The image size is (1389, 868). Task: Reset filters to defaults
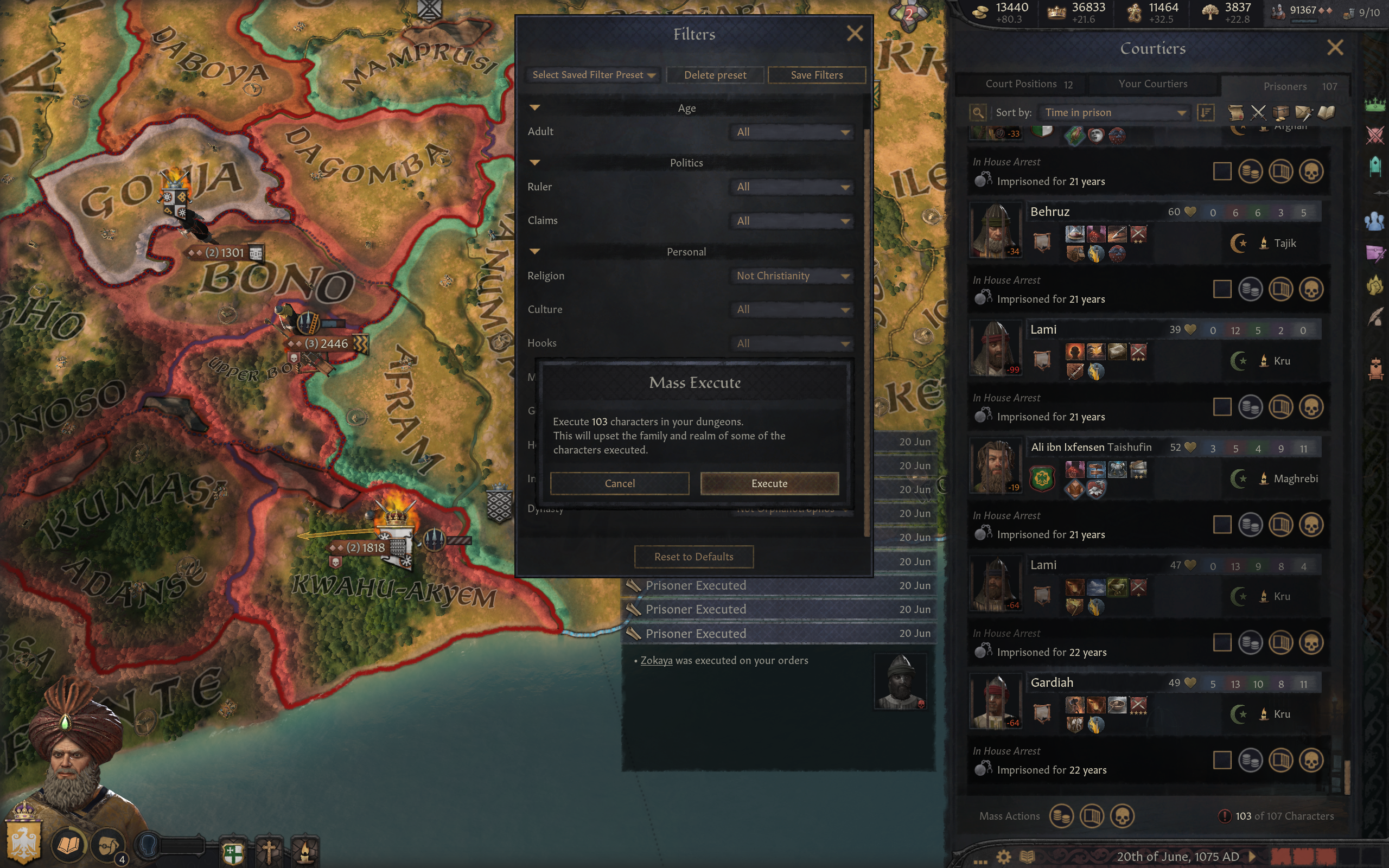pos(693,556)
